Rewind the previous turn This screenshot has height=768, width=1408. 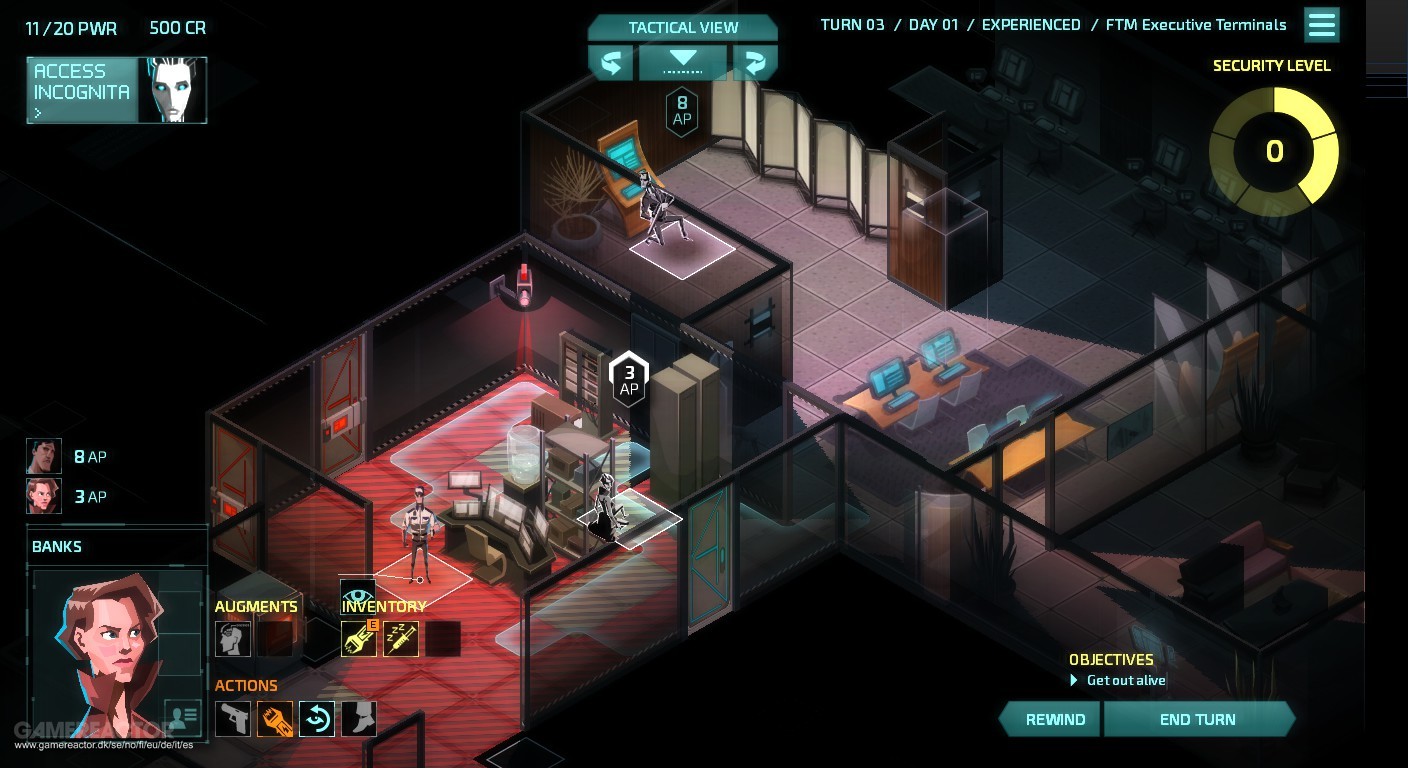1054,719
